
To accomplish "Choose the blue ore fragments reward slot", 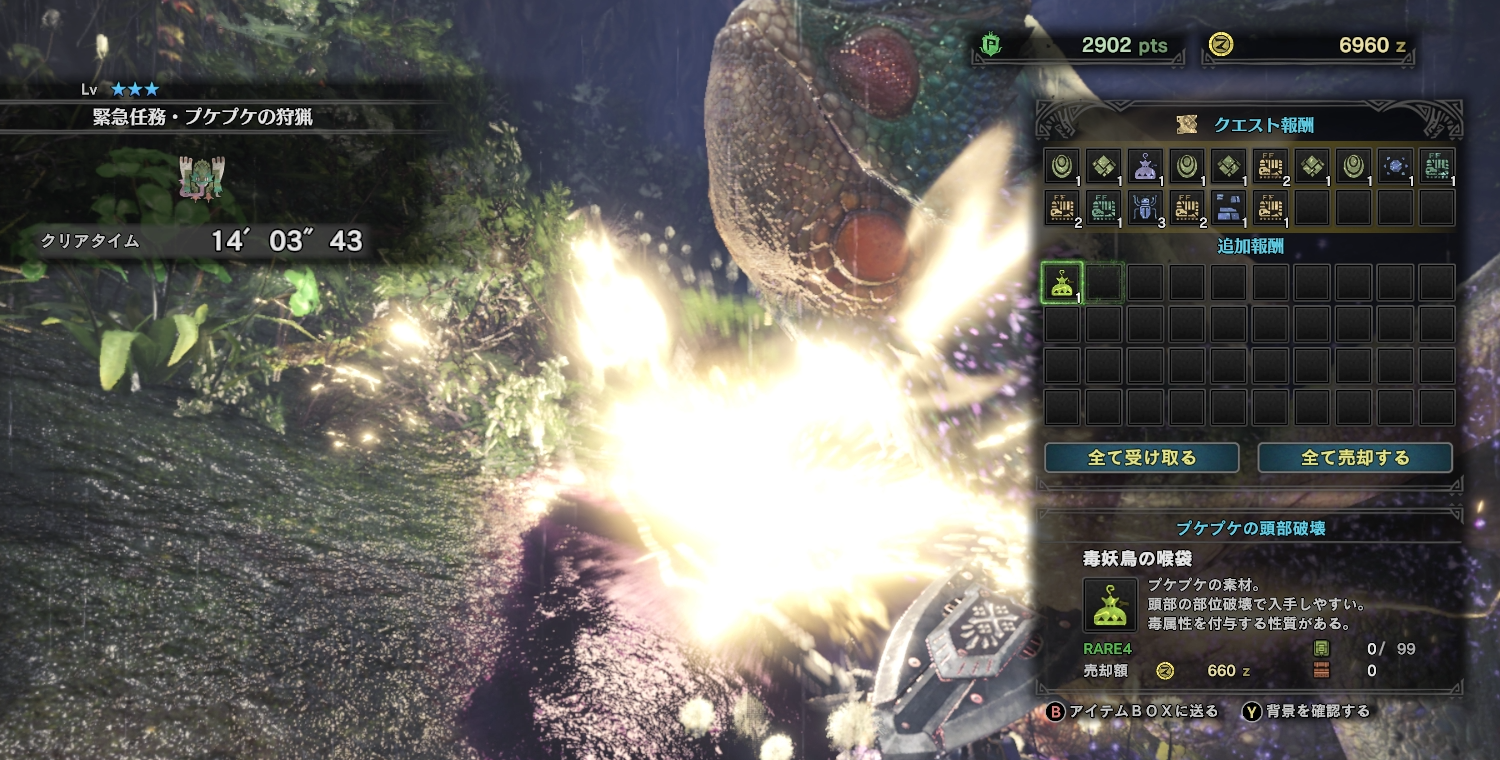I will (1228, 207).
